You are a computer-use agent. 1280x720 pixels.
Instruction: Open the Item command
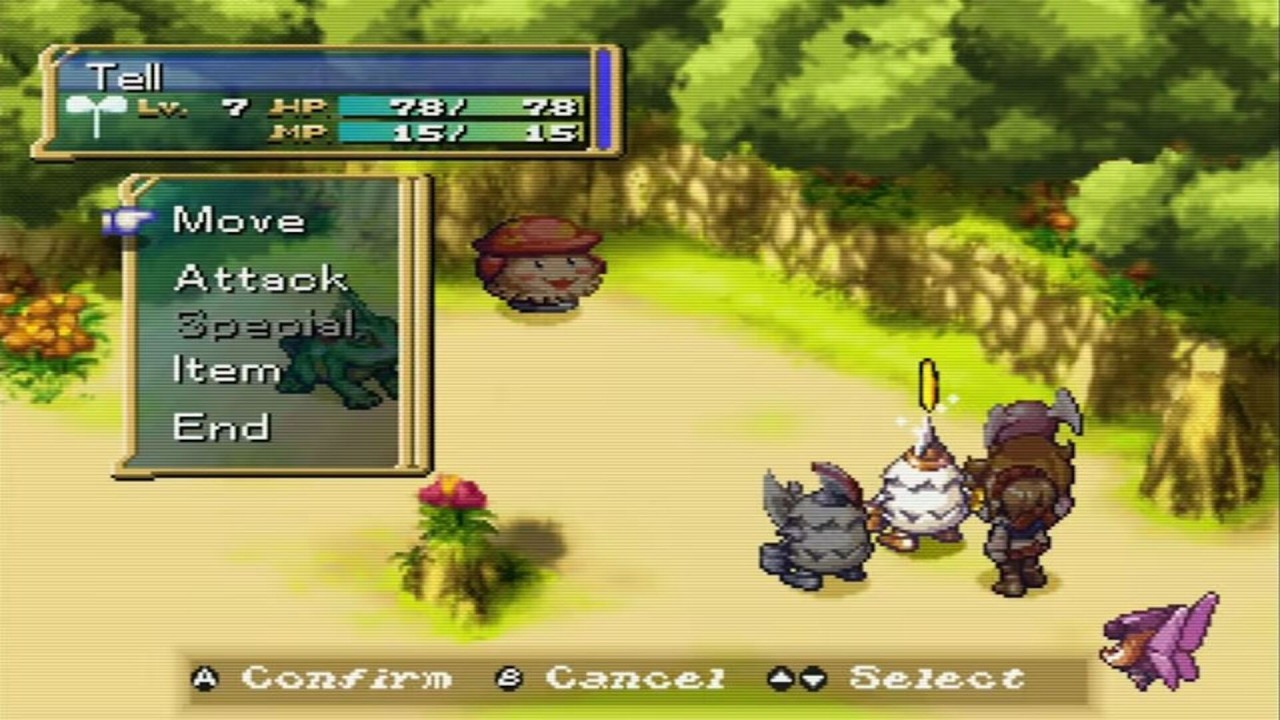coord(226,371)
